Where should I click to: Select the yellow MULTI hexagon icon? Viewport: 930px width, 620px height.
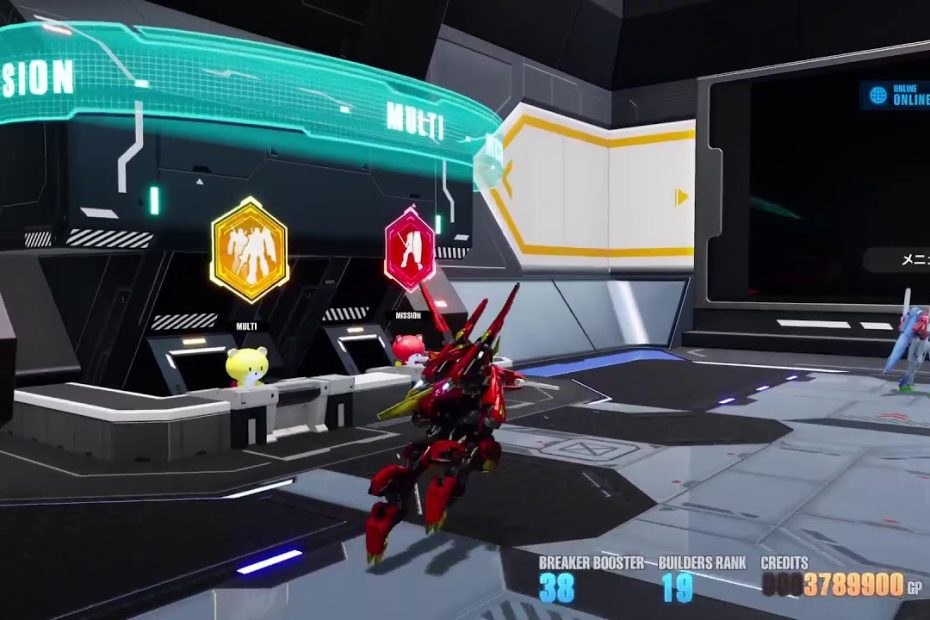tap(249, 249)
